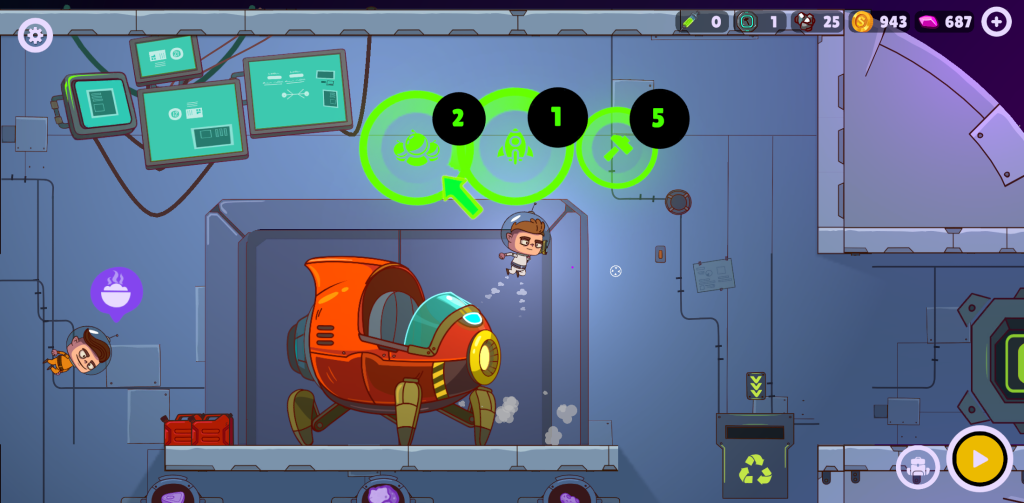Open the settings gear menu
Screen dimensions: 1024x503
(x=35, y=36)
